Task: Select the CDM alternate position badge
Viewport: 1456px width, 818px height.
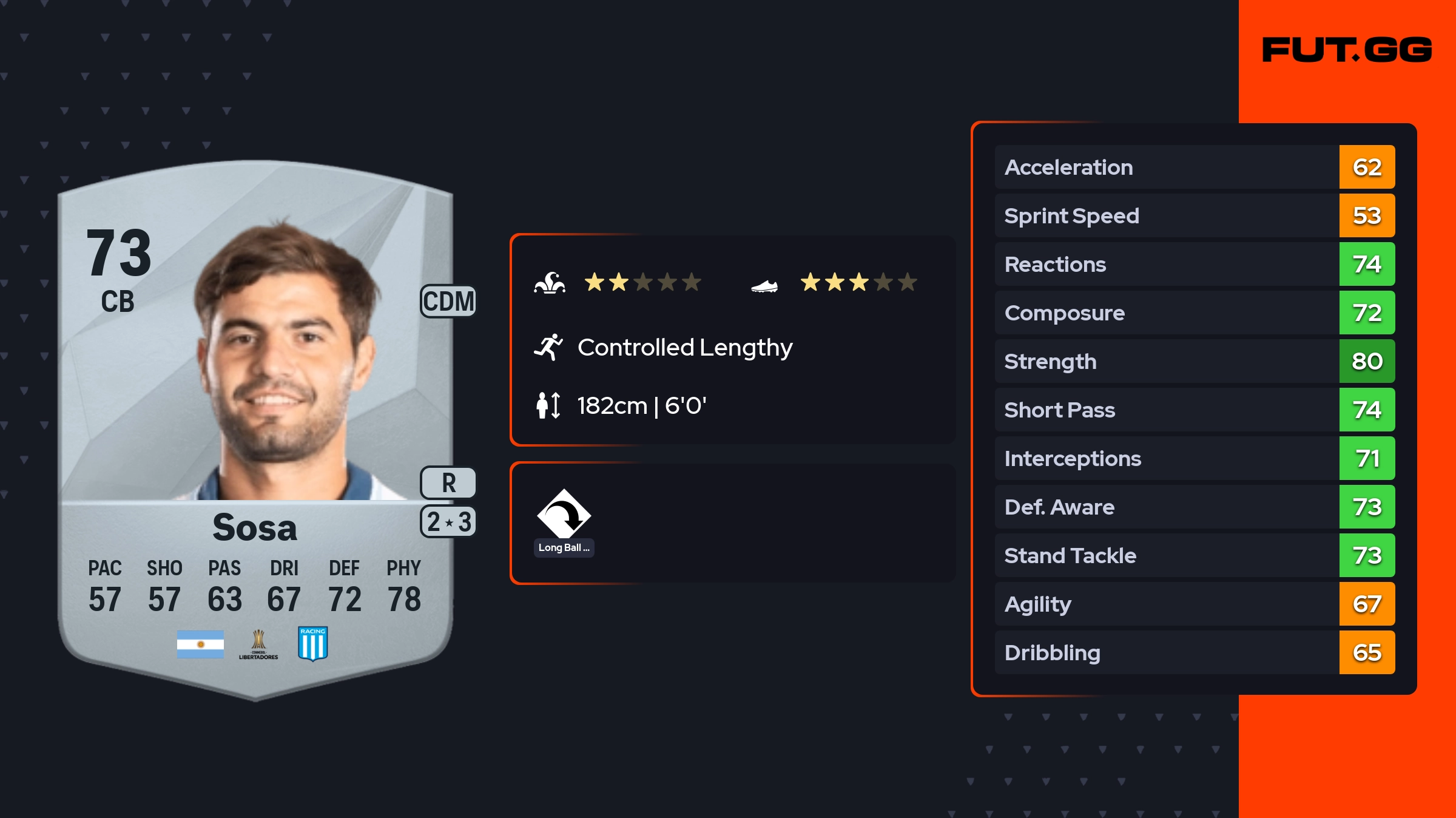Action: pos(448,302)
